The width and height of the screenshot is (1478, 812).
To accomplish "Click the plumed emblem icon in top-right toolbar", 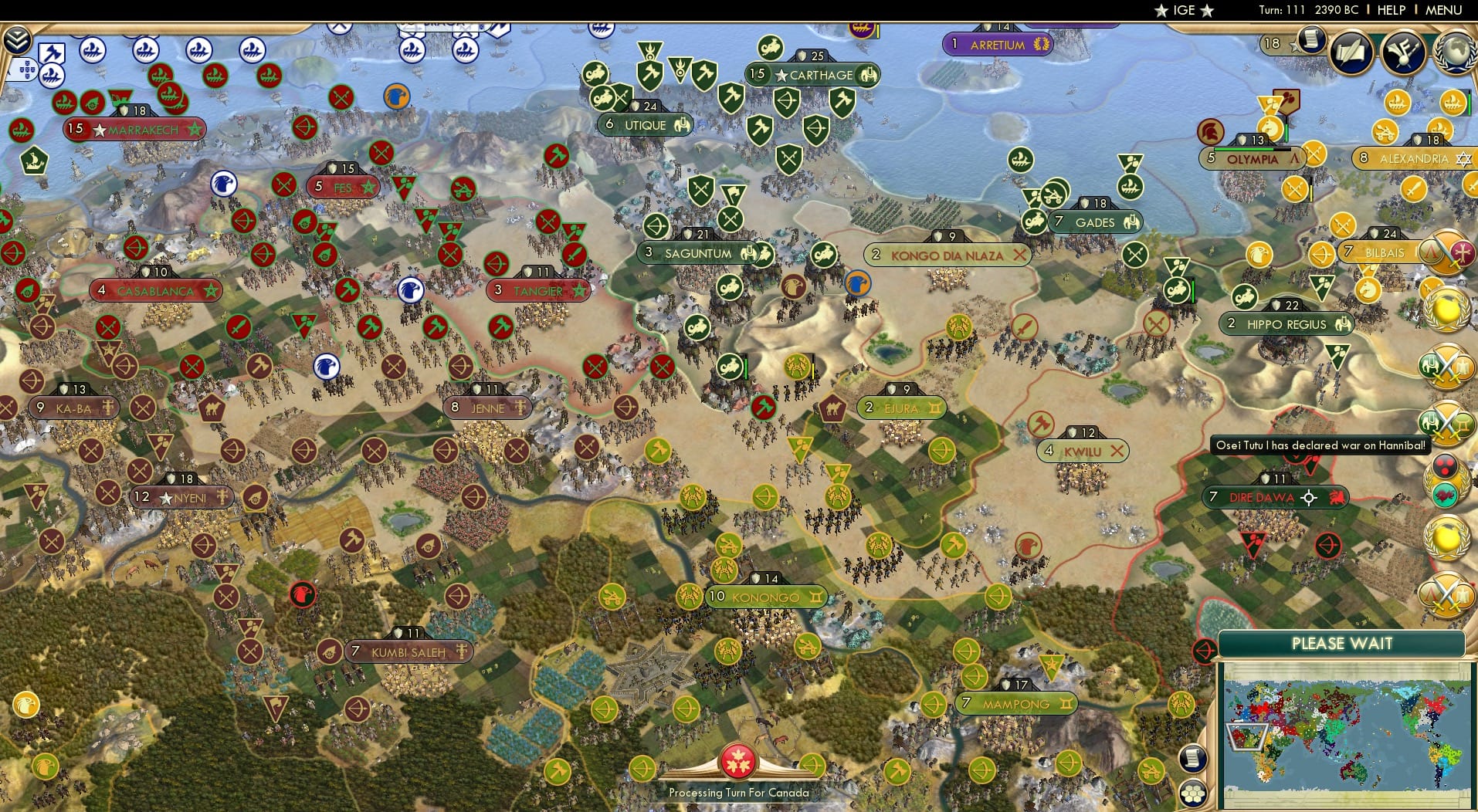I will pos(1402,52).
